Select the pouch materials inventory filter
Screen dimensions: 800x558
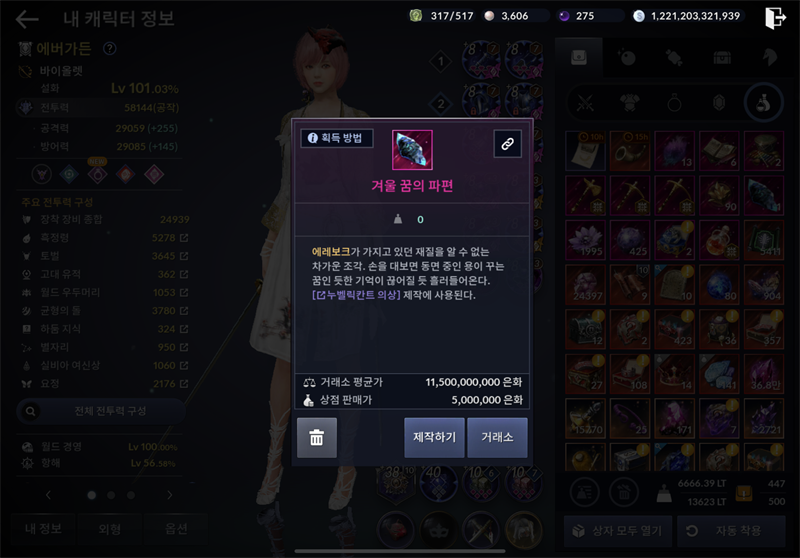coord(762,101)
